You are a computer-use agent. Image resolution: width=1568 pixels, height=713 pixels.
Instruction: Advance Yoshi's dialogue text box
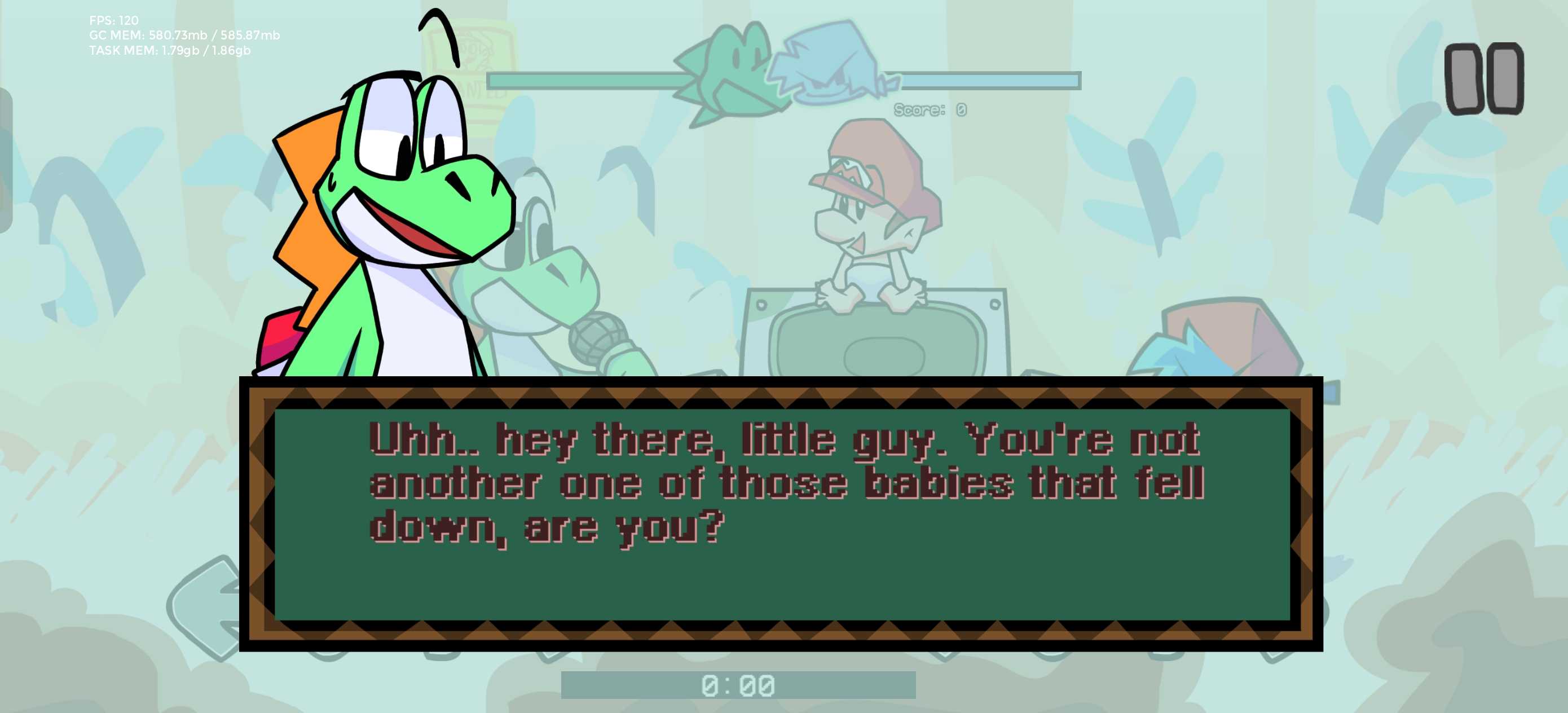pos(781,514)
